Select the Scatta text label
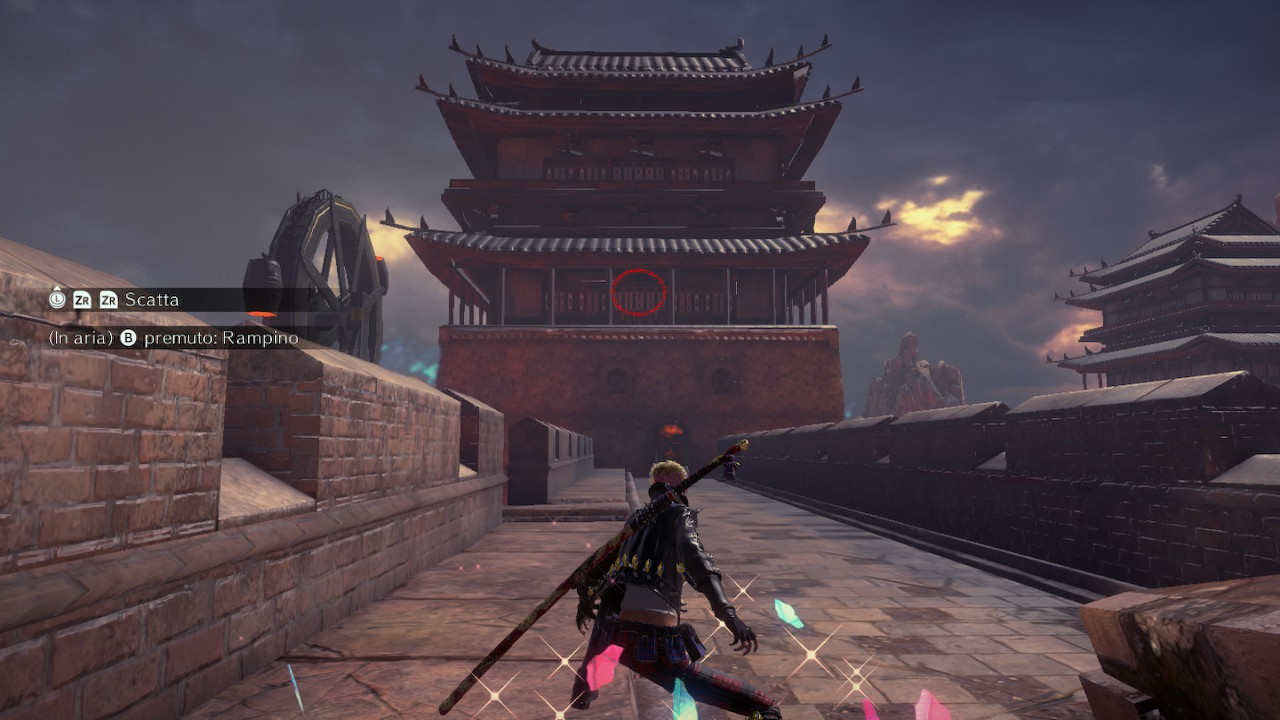 tap(153, 300)
